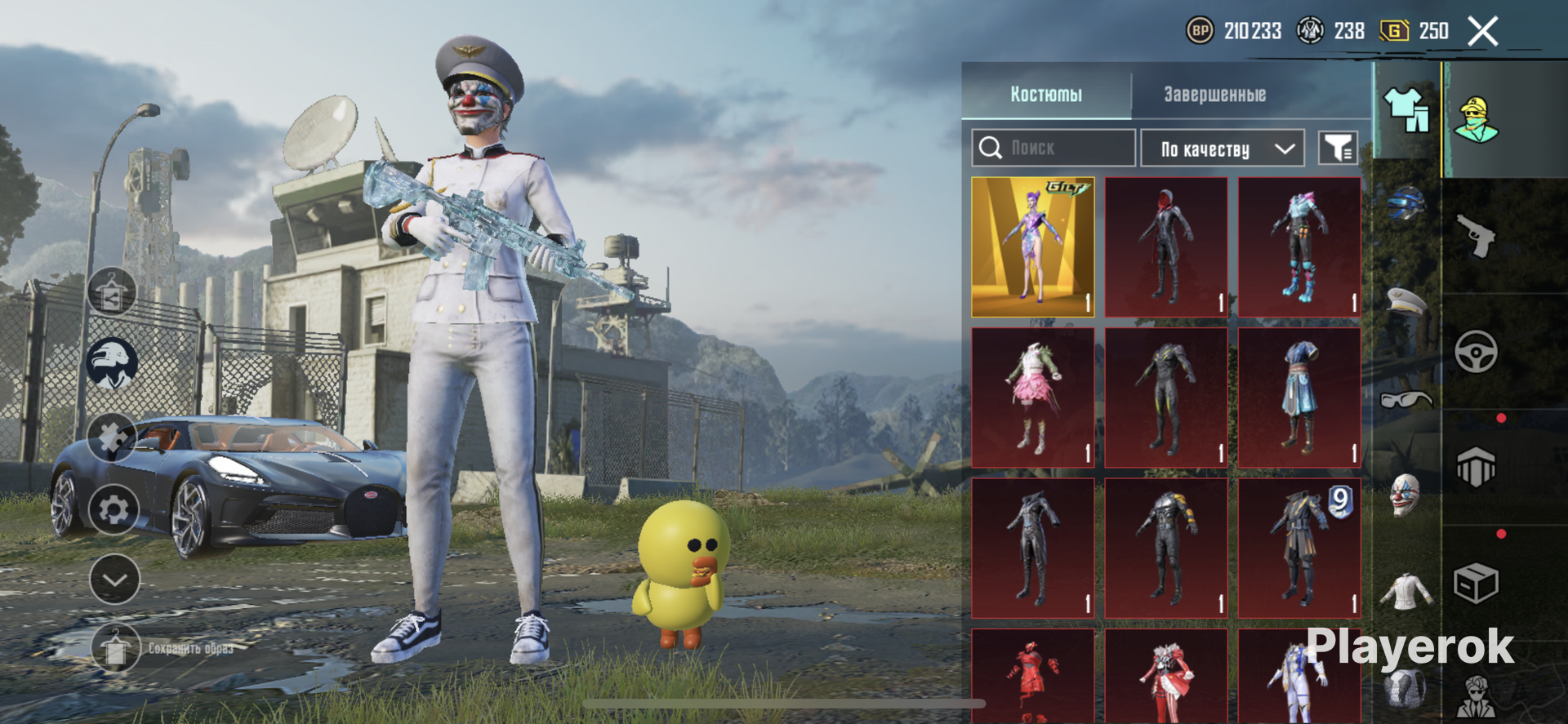Select the blue robe costume
The height and width of the screenshot is (724, 1568).
coord(1299,398)
